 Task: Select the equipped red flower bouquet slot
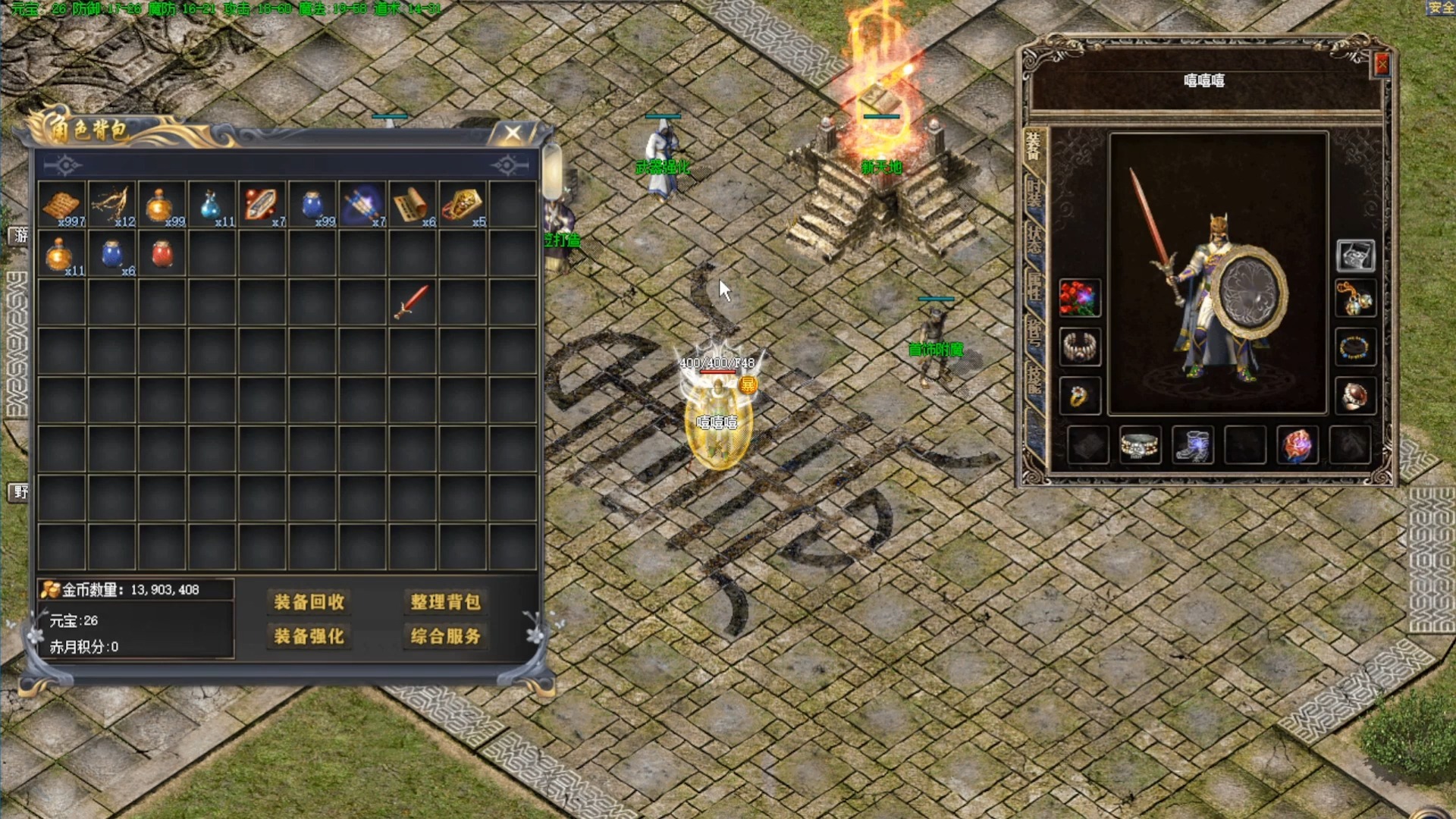coord(1079,297)
